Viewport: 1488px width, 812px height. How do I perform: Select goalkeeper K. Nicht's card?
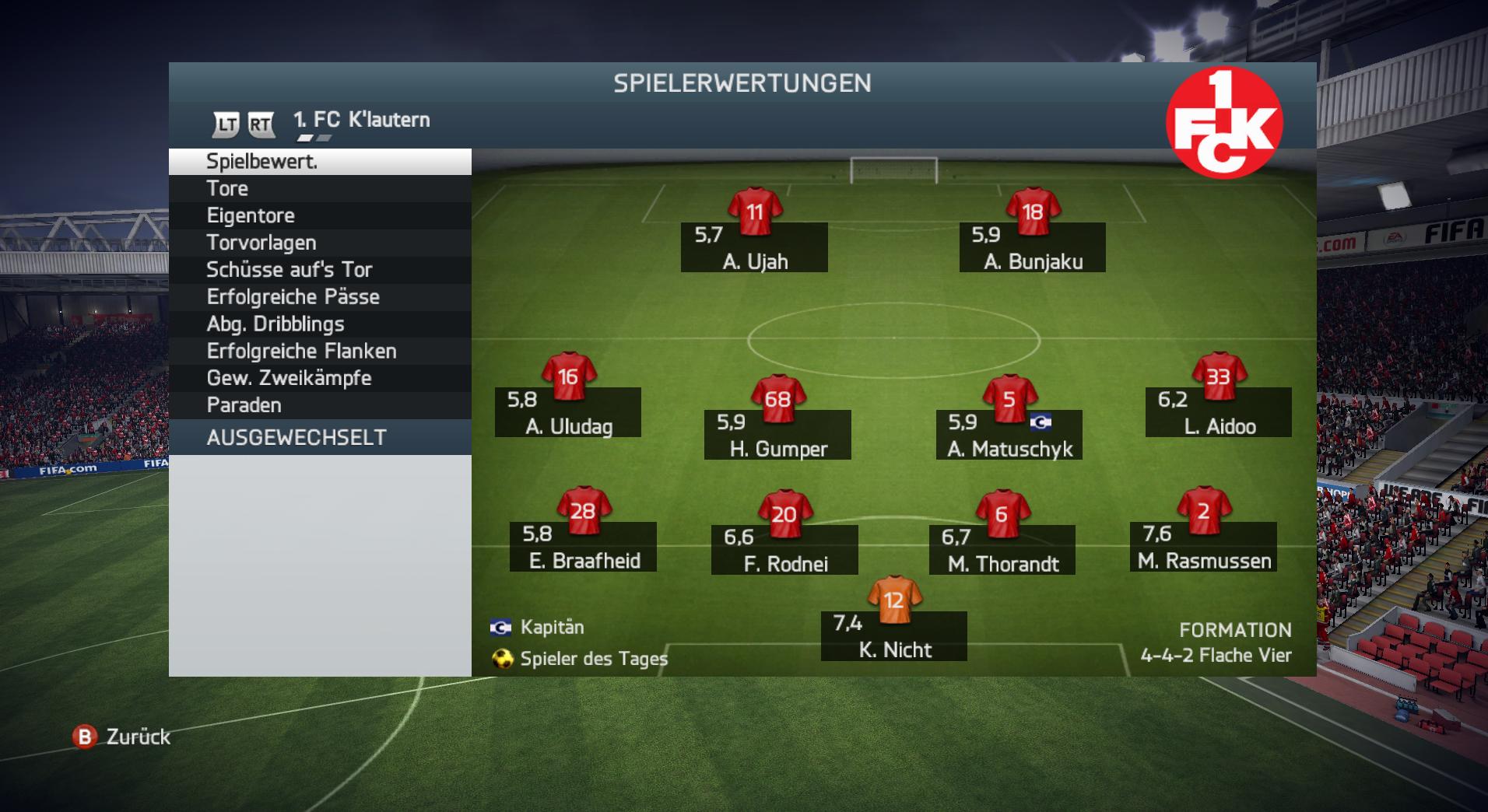coord(894,635)
